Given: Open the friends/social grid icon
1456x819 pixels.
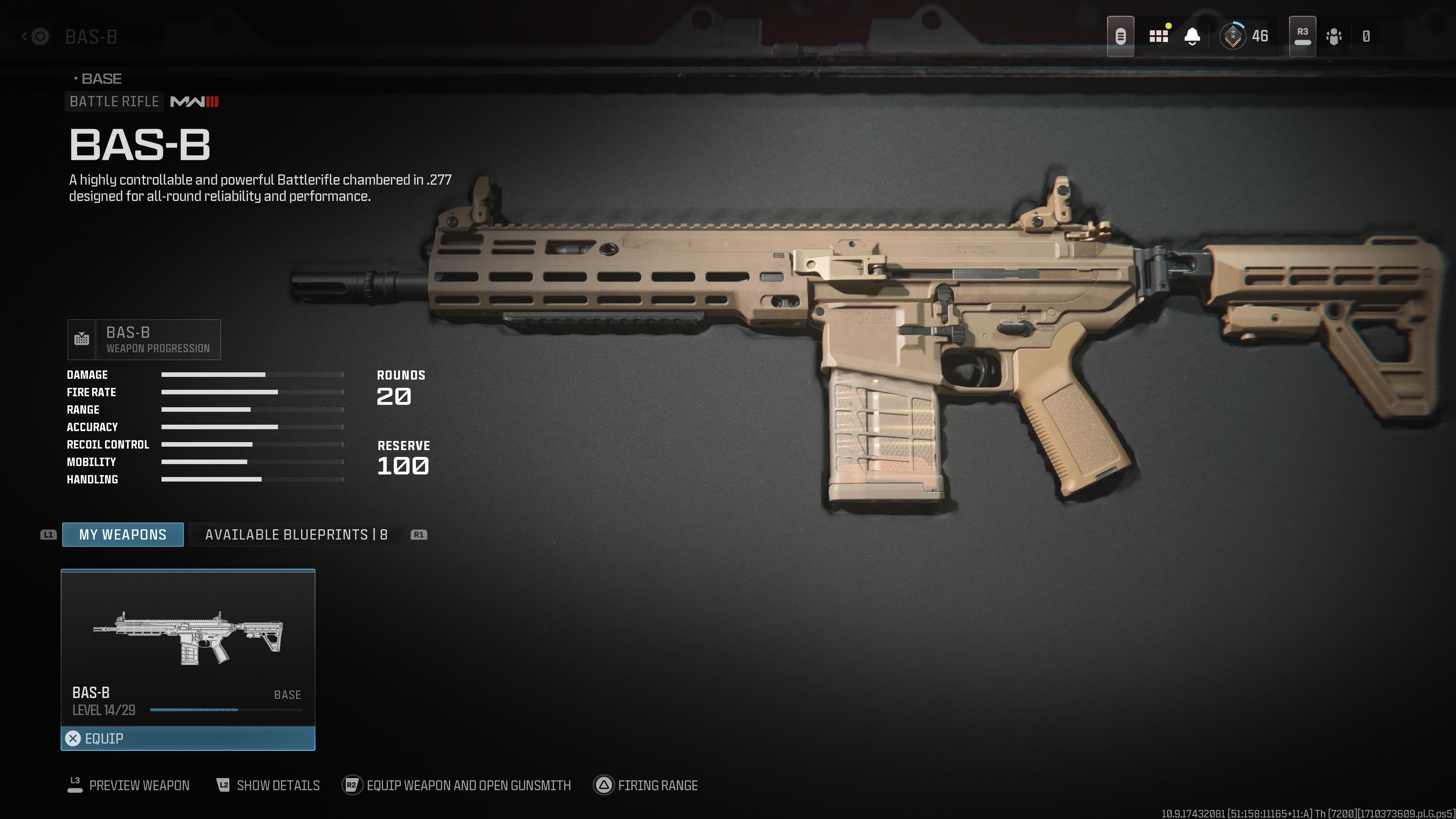Looking at the screenshot, I should point(1160,36).
